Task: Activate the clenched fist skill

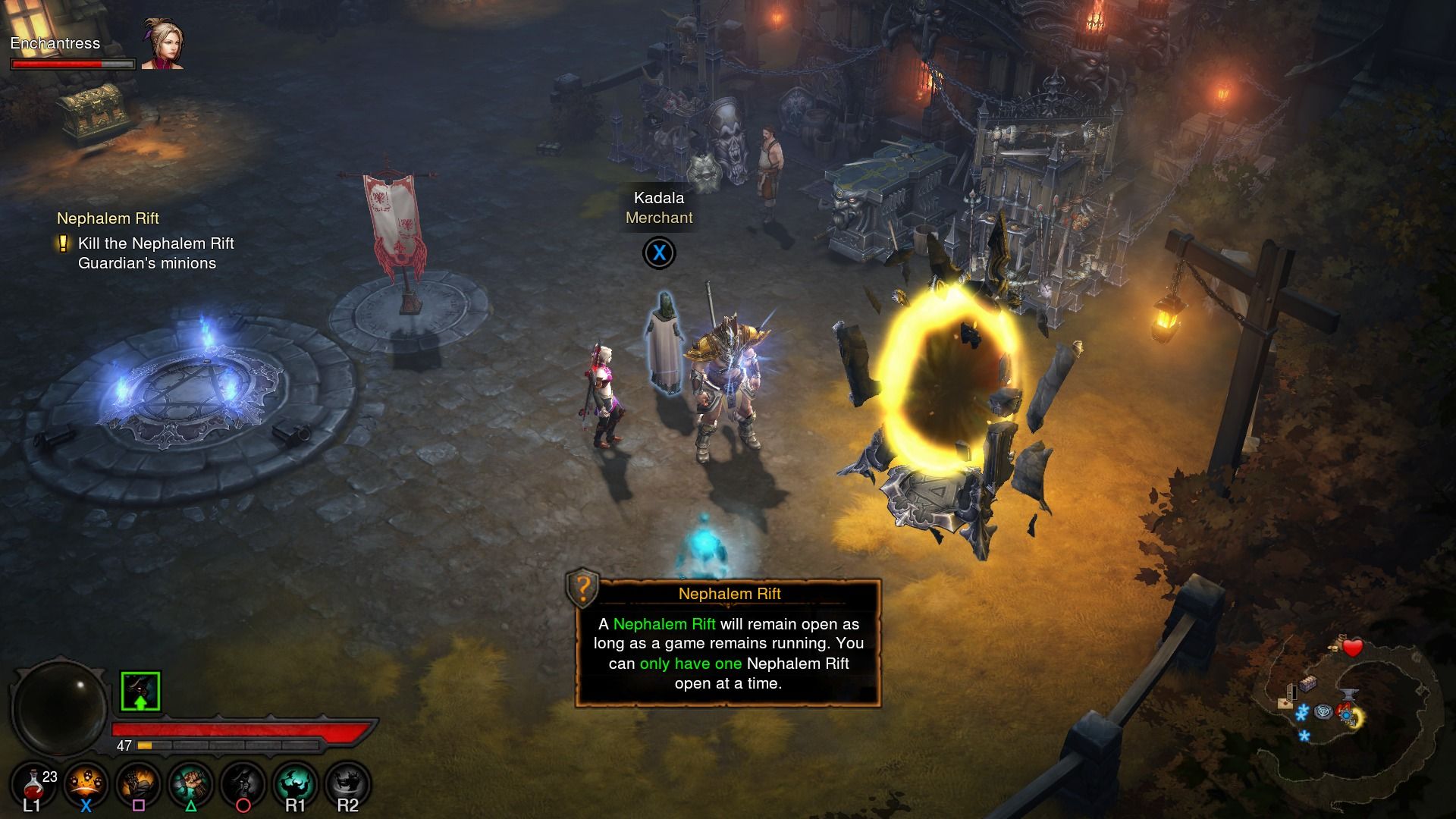Action: coord(190,785)
